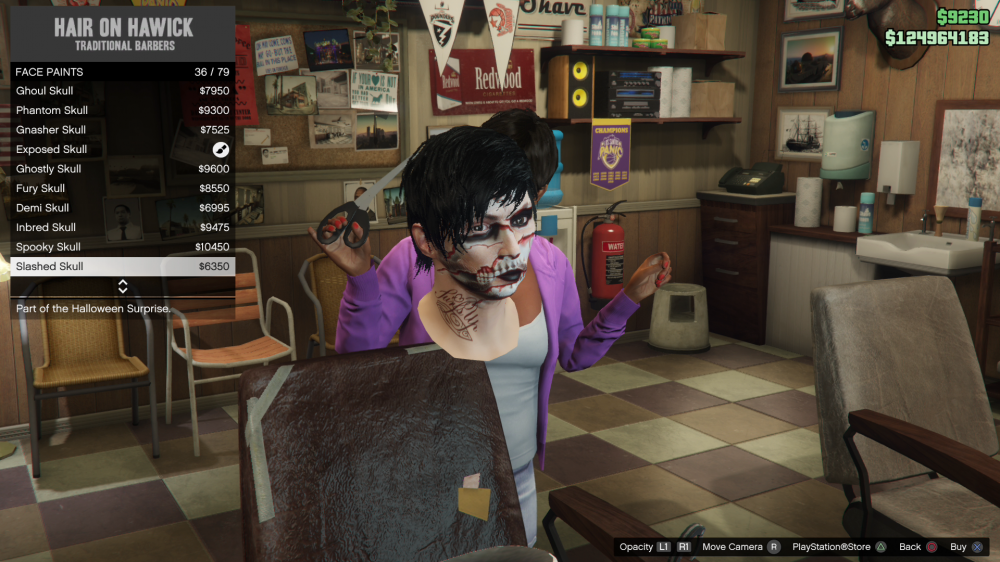
Task: Choose the Ghostly Skull option
Action: [x=122, y=169]
